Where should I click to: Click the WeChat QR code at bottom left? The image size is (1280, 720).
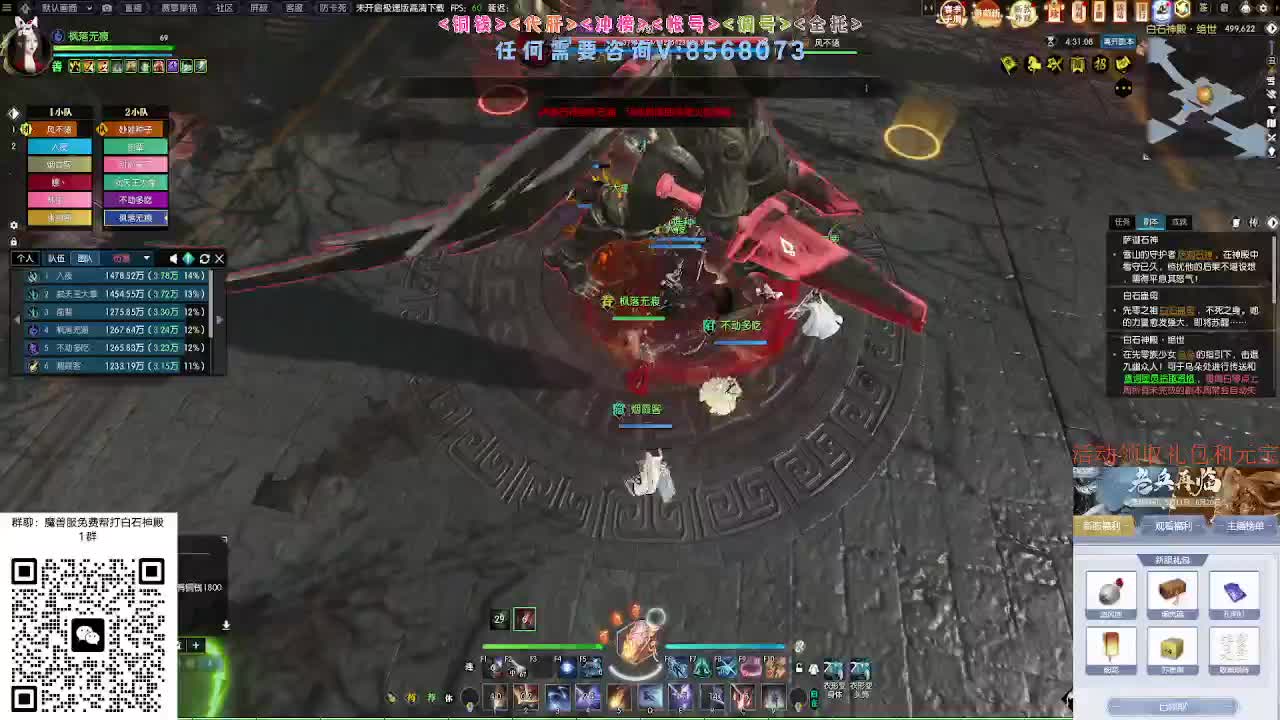(x=87, y=637)
